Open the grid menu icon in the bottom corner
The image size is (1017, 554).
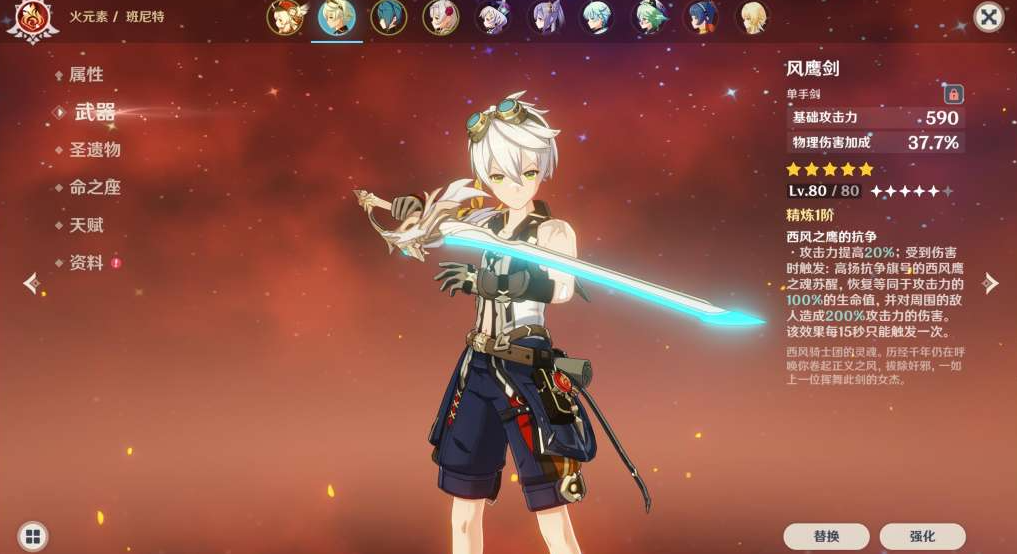(x=32, y=536)
